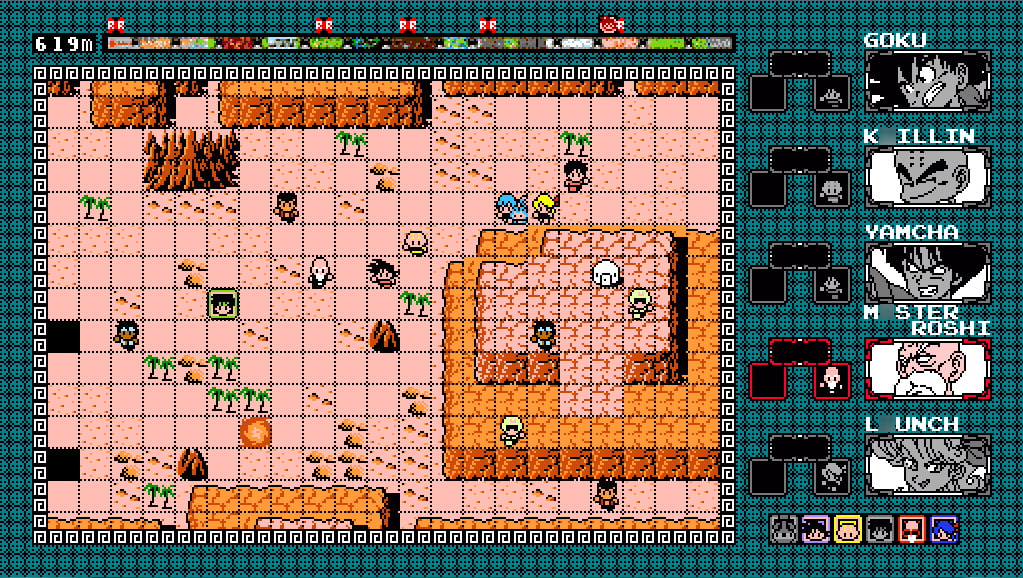Select the grey mask icon in bottom row
Viewport: 1023px width, 578px height.
tap(784, 529)
